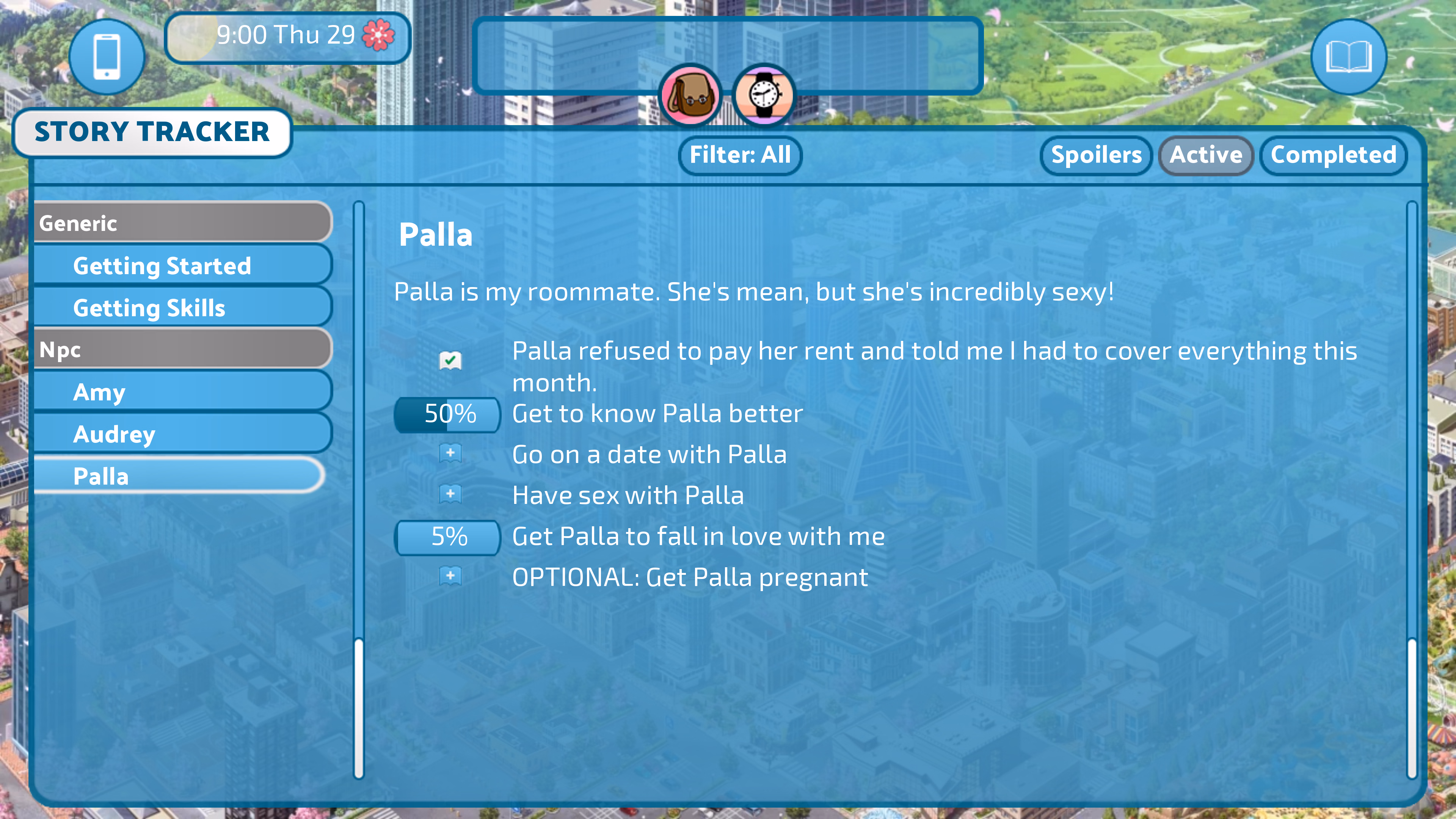Collapse the Generic category header

pyautogui.click(x=182, y=223)
